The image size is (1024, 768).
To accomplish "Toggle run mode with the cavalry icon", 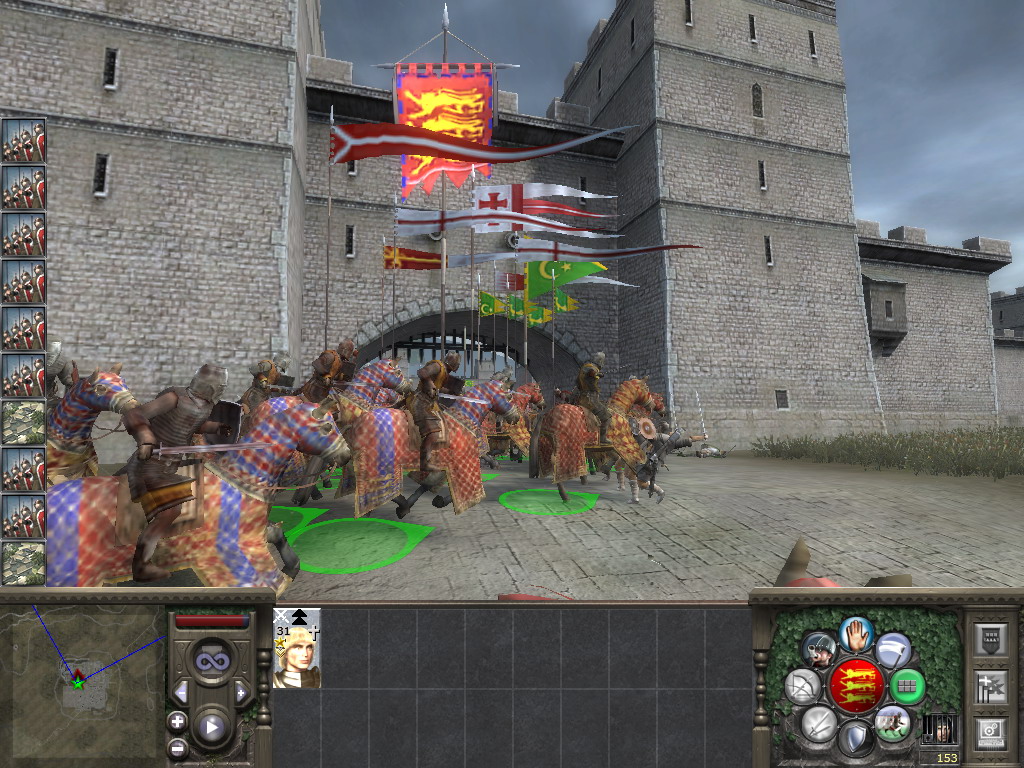I will 892,722.
